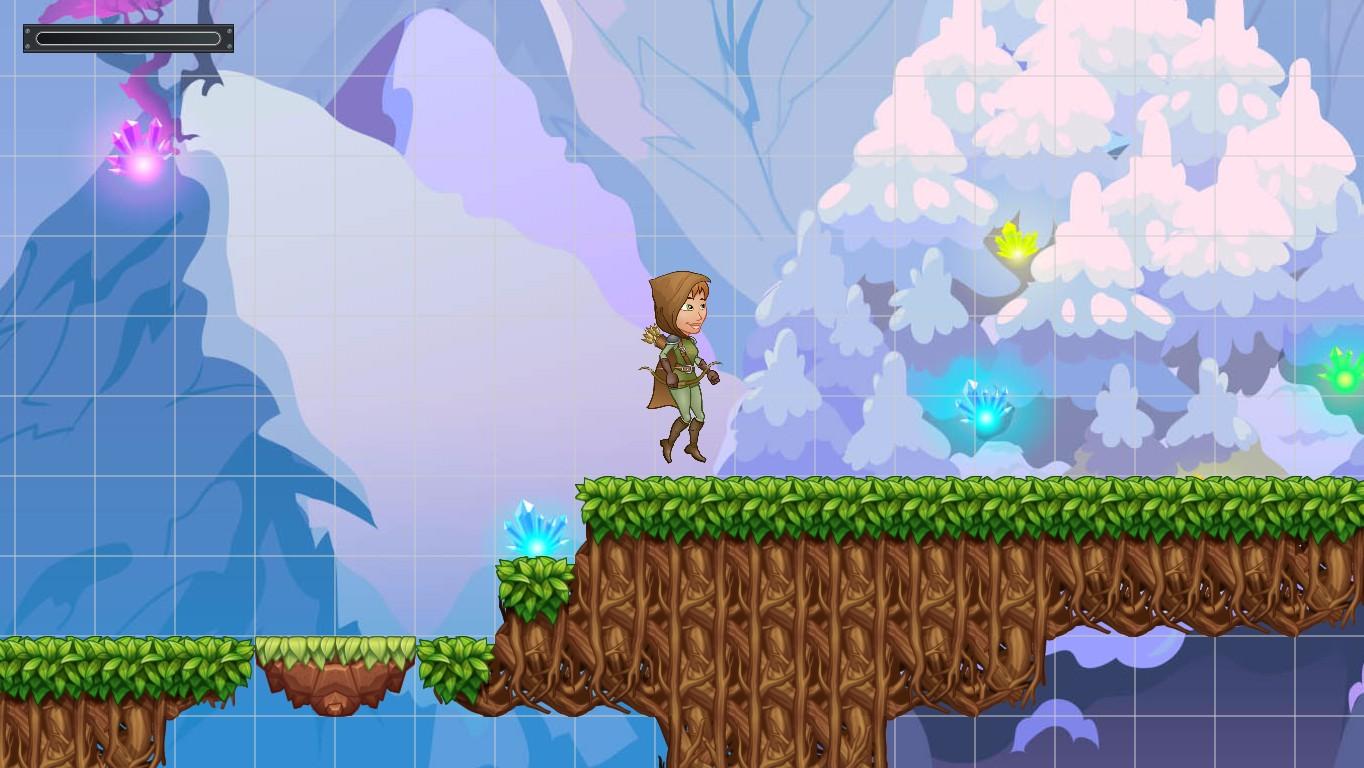Click the health bar in the top-left corner
This screenshot has height=768, width=1364.
(x=127, y=38)
